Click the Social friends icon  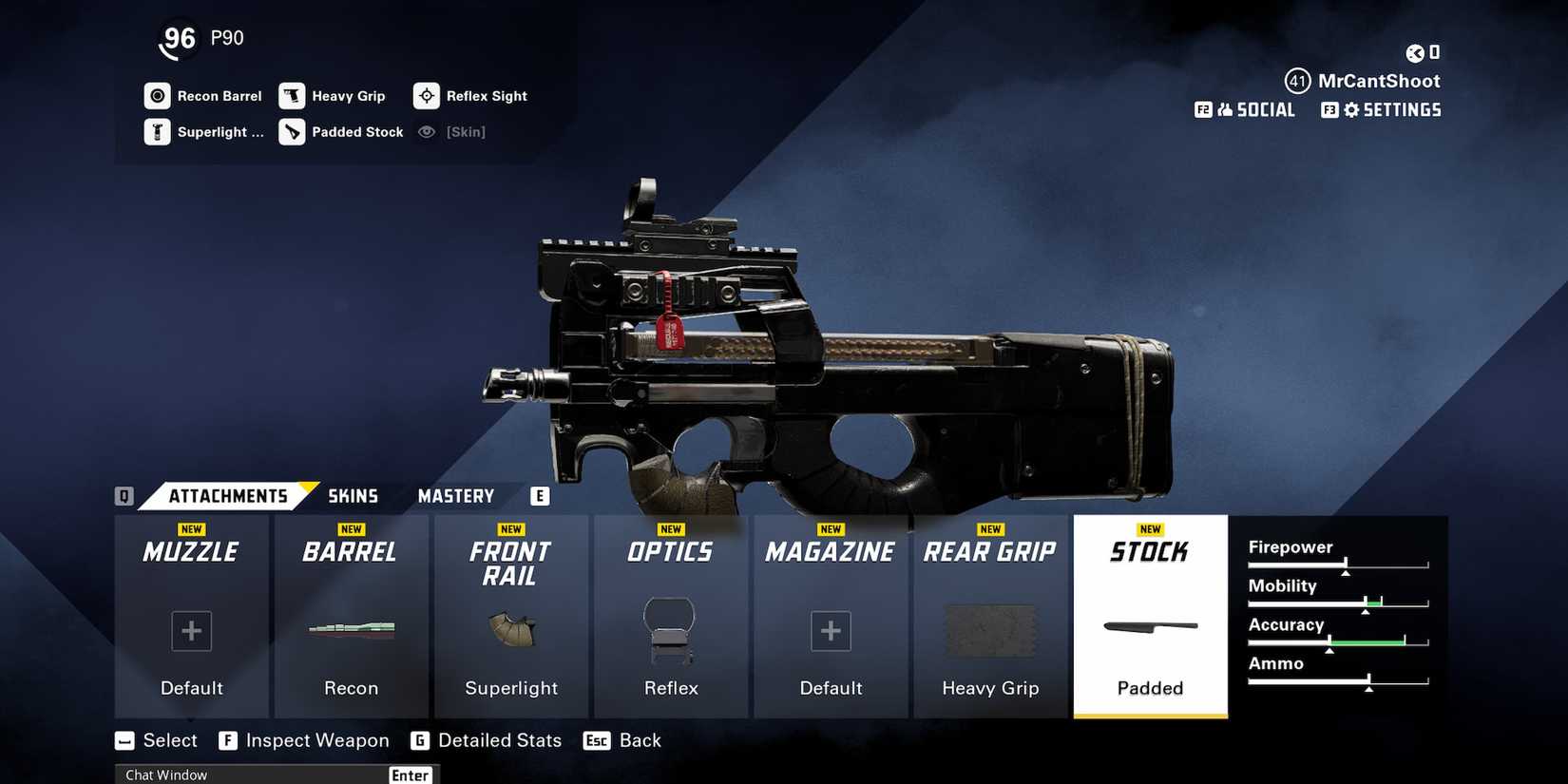pyautogui.click(x=1224, y=109)
